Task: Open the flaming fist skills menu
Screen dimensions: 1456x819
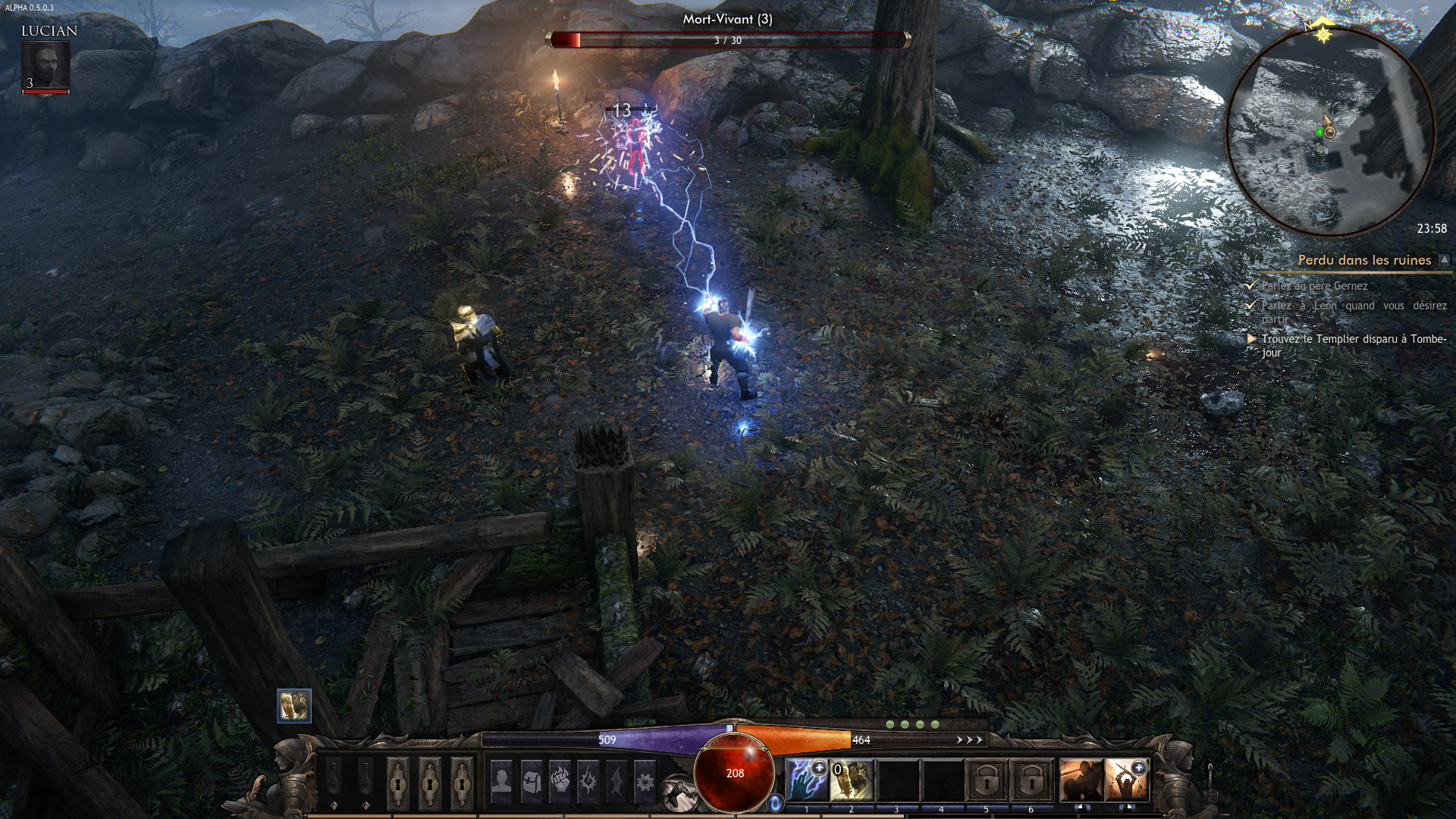Action: [x=560, y=780]
